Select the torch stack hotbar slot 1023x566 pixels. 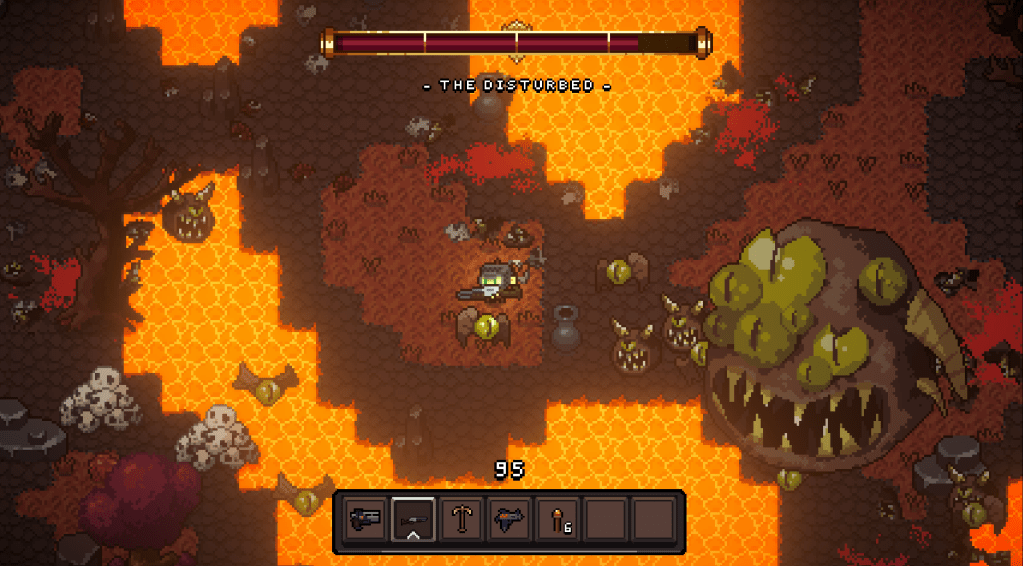tap(558, 520)
